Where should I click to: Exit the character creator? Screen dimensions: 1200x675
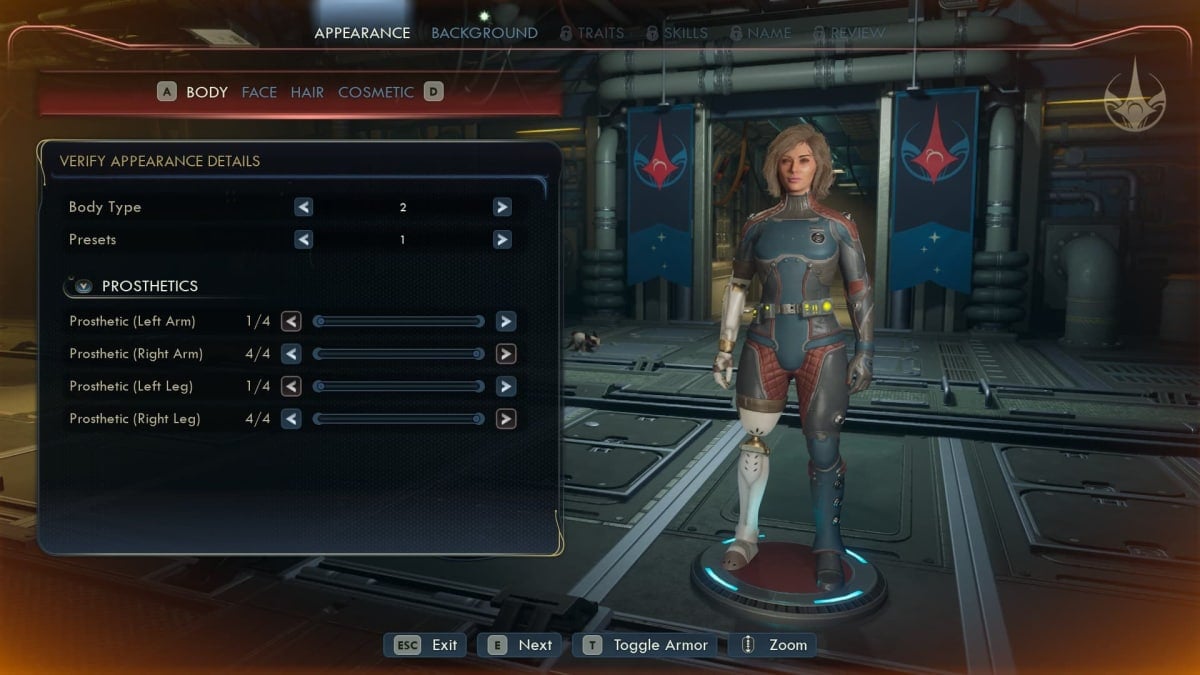pos(426,645)
